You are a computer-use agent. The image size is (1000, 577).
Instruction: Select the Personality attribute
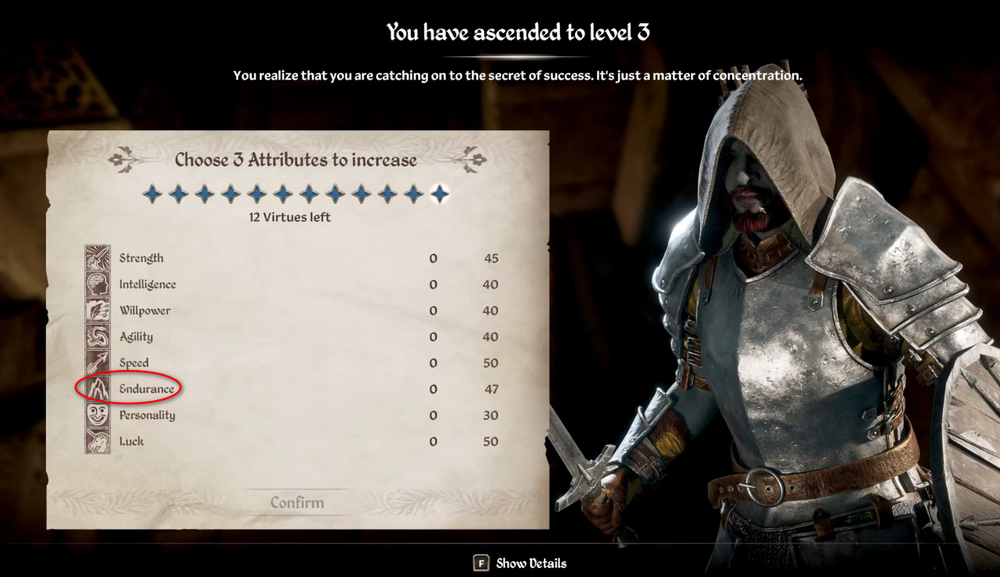coord(147,415)
